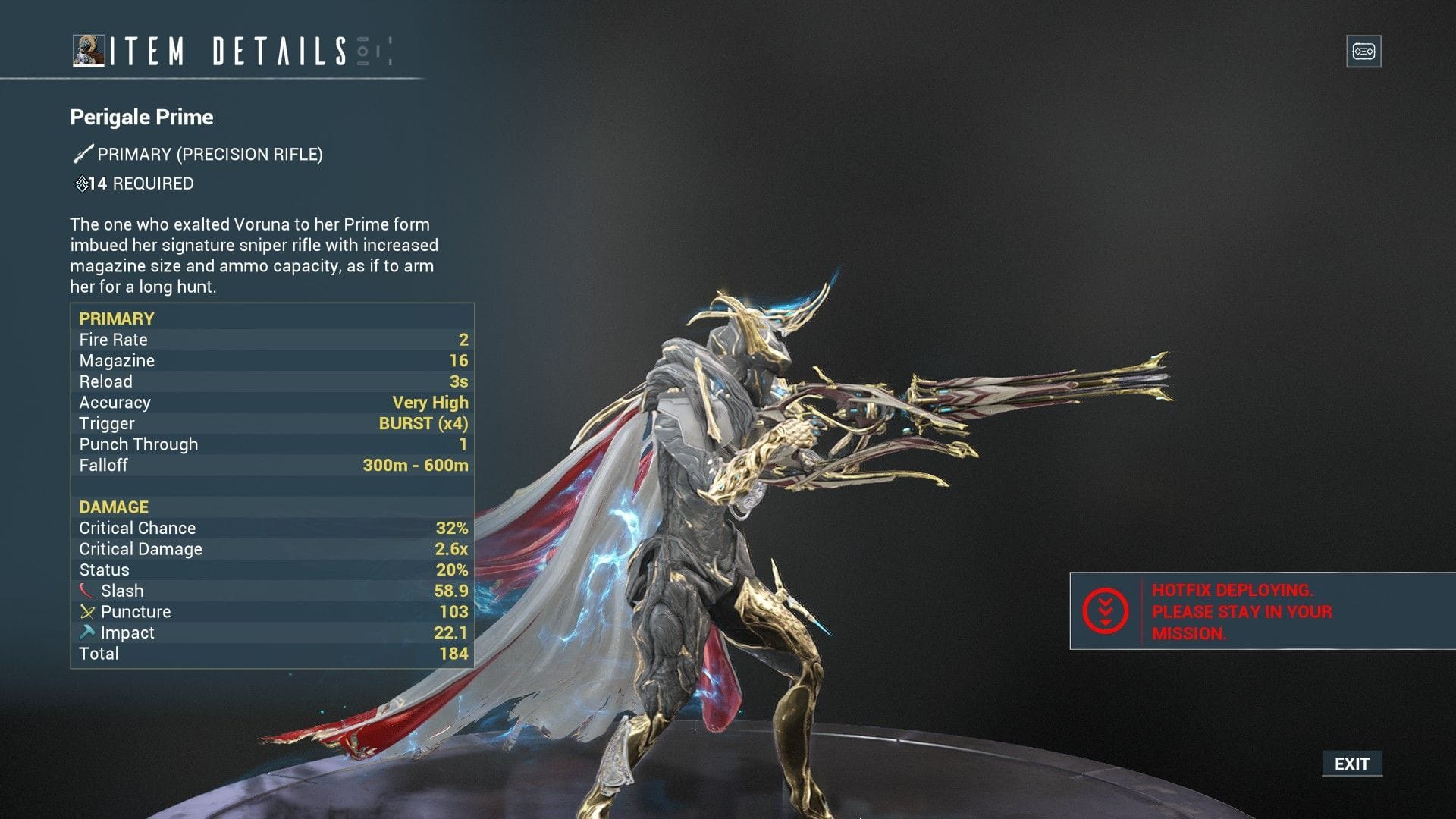
Task: Toggle the Accuracy stat row
Action: 273,402
